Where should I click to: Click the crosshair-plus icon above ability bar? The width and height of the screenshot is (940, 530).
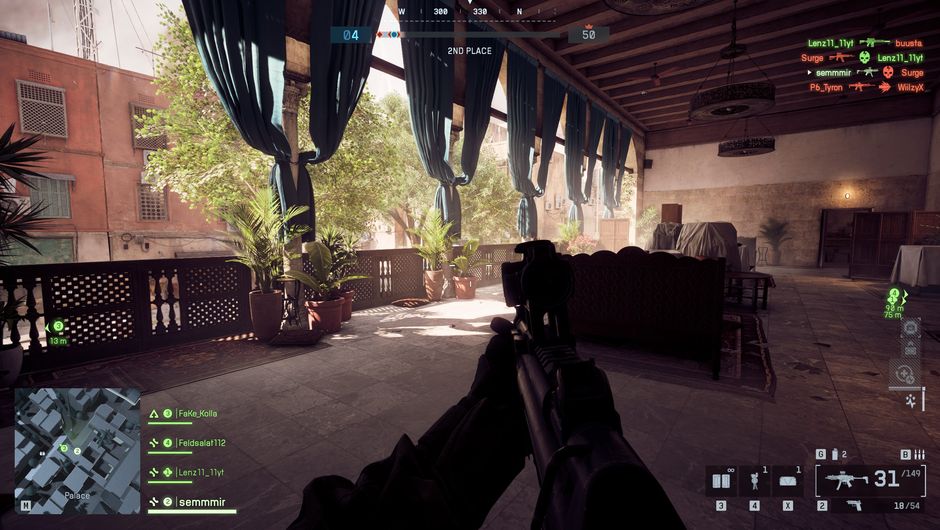(x=904, y=374)
